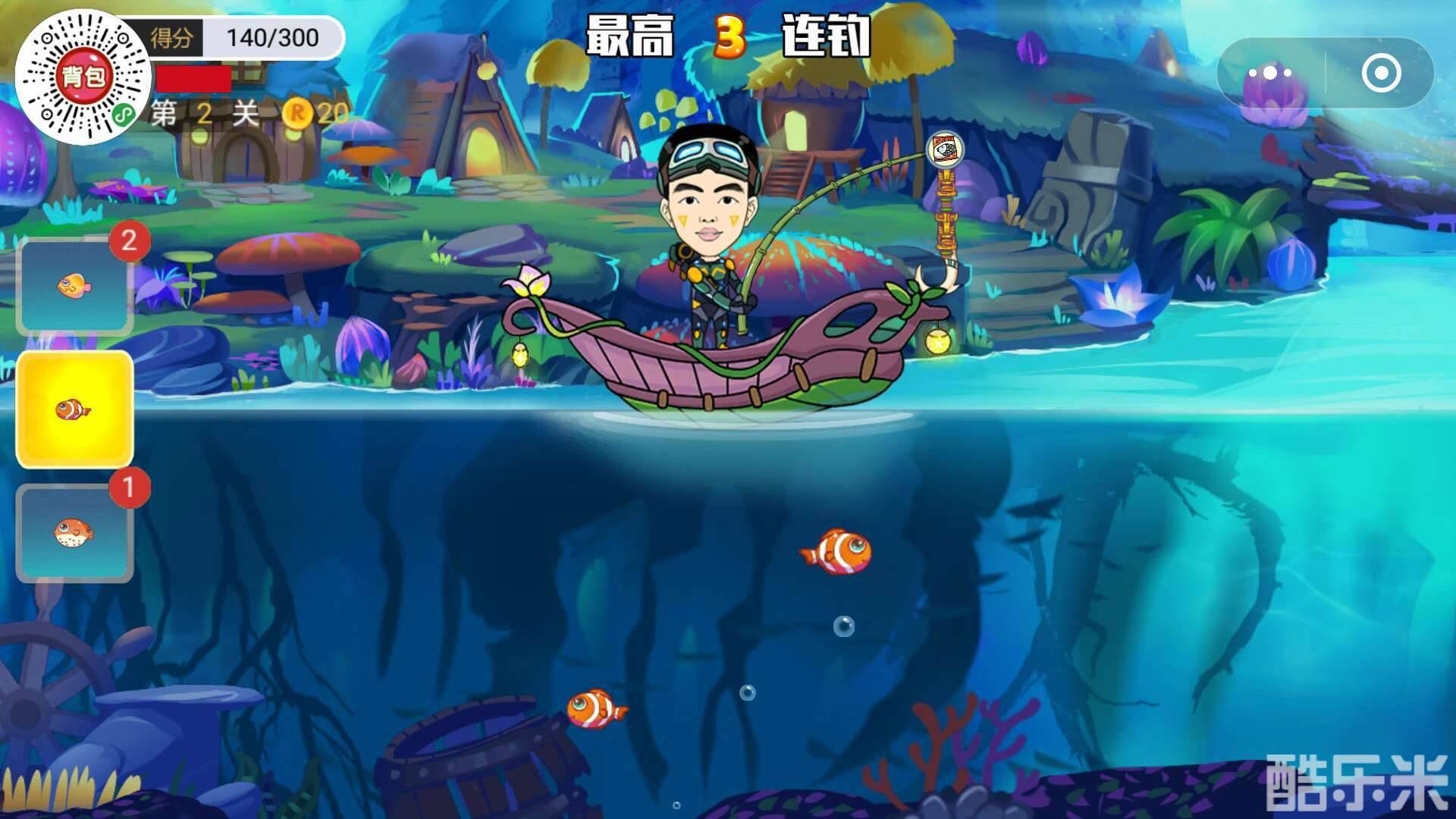The image size is (1456, 819).
Task: Click the fish bait icon atop the fishing rod
Action: coord(946,149)
